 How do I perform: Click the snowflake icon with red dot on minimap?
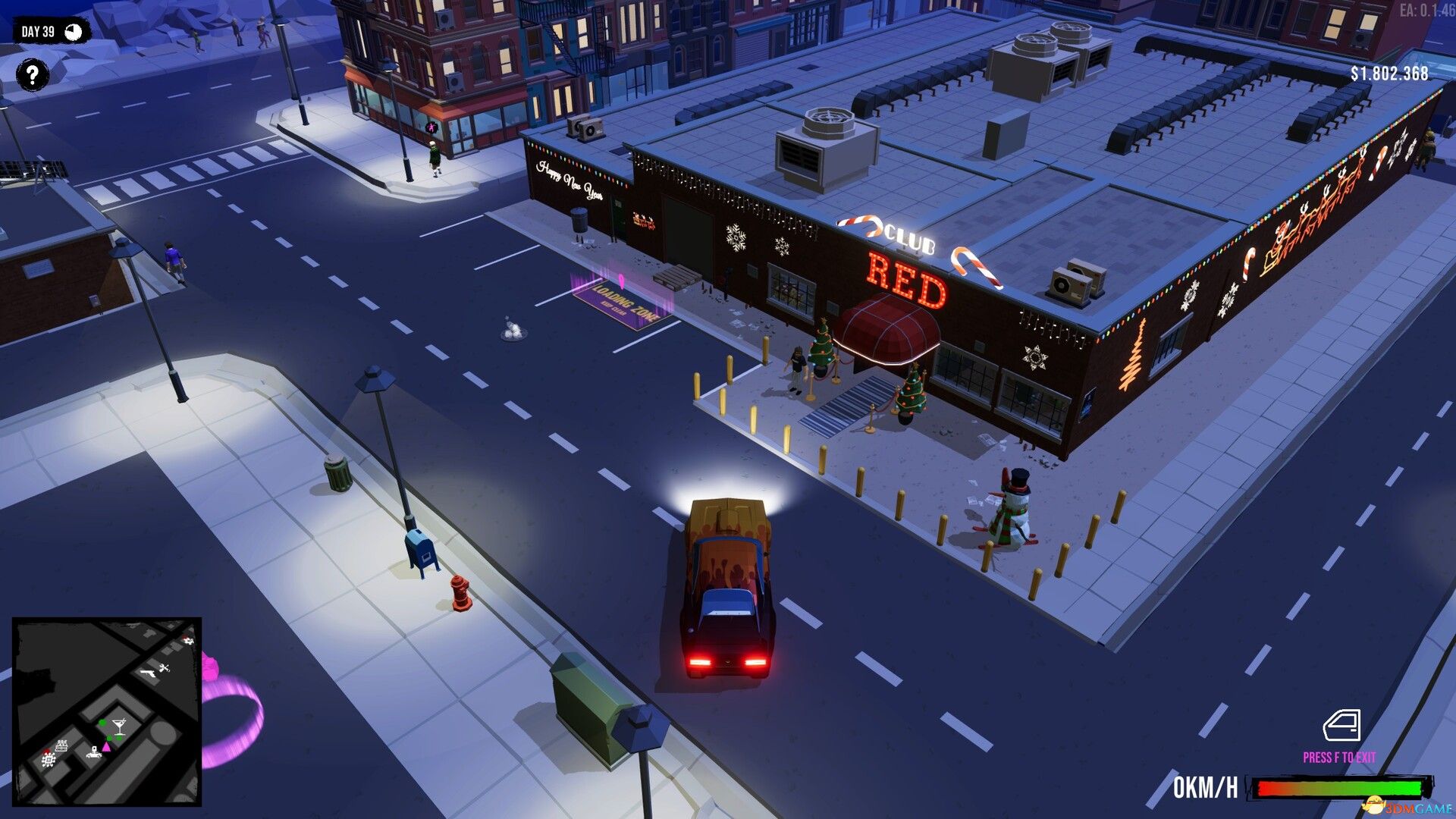tap(49, 759)
